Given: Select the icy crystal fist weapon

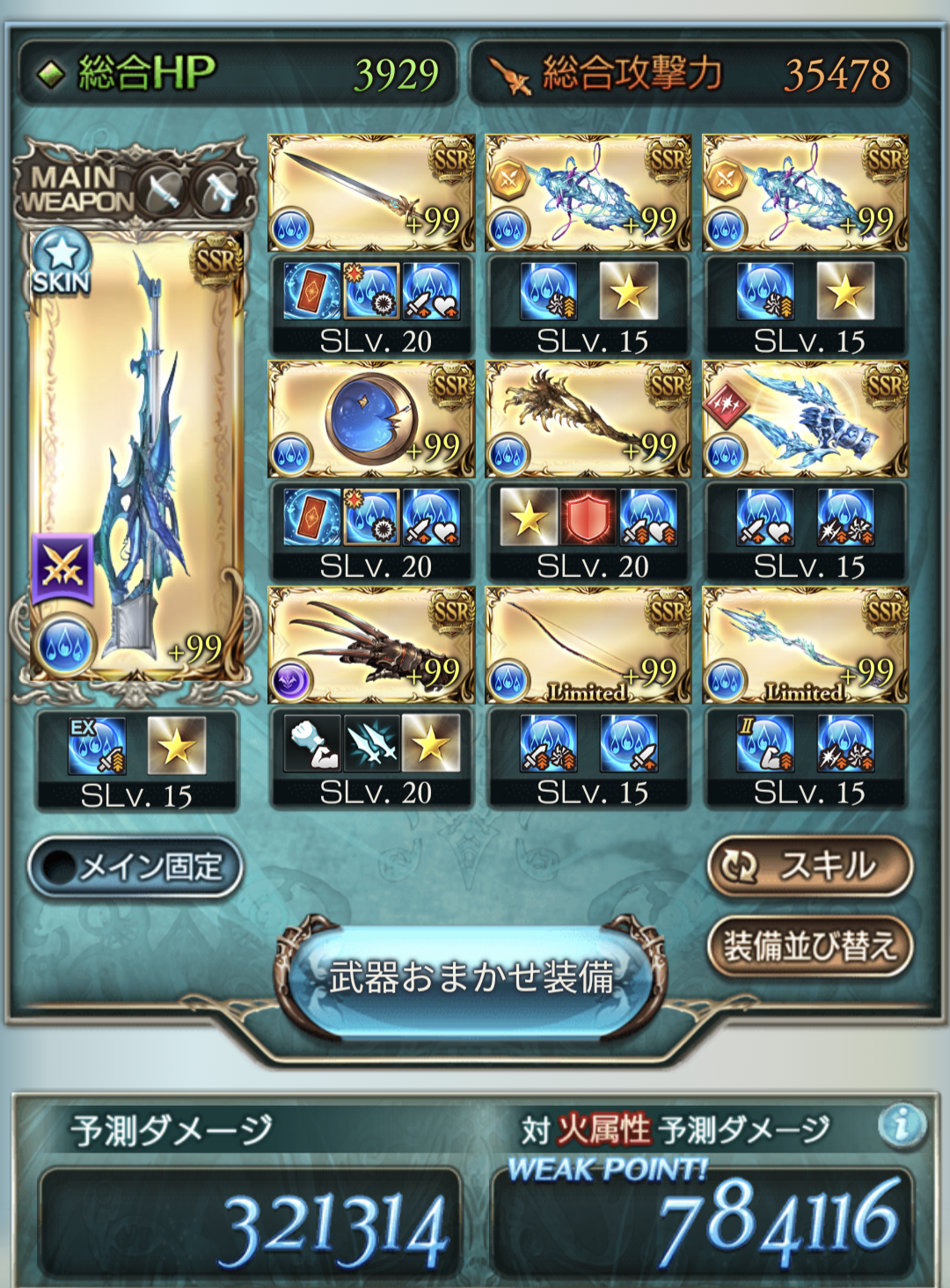Looking at the screenshot, I should click(x=805, y=419).
